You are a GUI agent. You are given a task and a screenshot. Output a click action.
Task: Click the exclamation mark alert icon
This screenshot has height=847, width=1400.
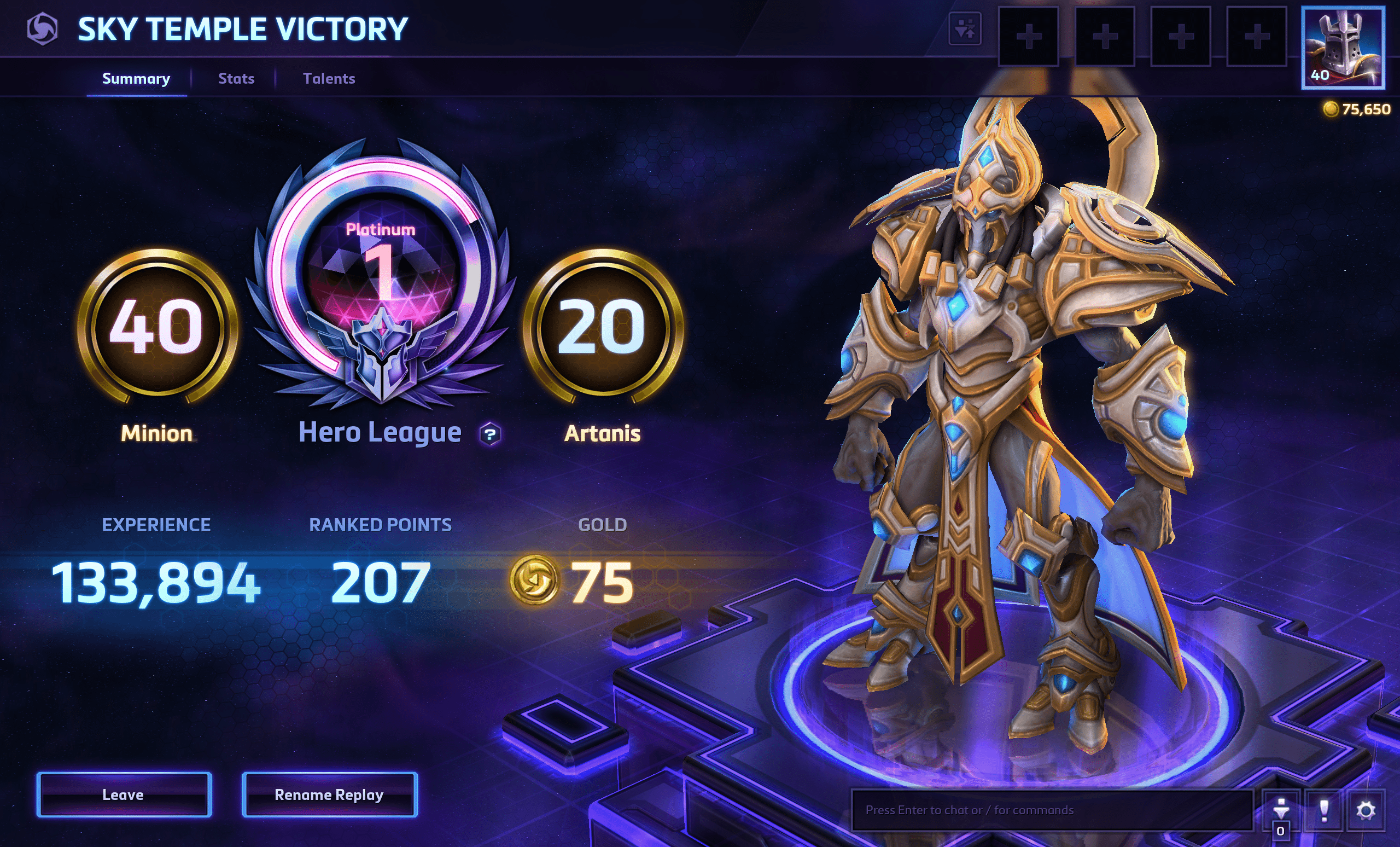click(x=1324, y=809)
